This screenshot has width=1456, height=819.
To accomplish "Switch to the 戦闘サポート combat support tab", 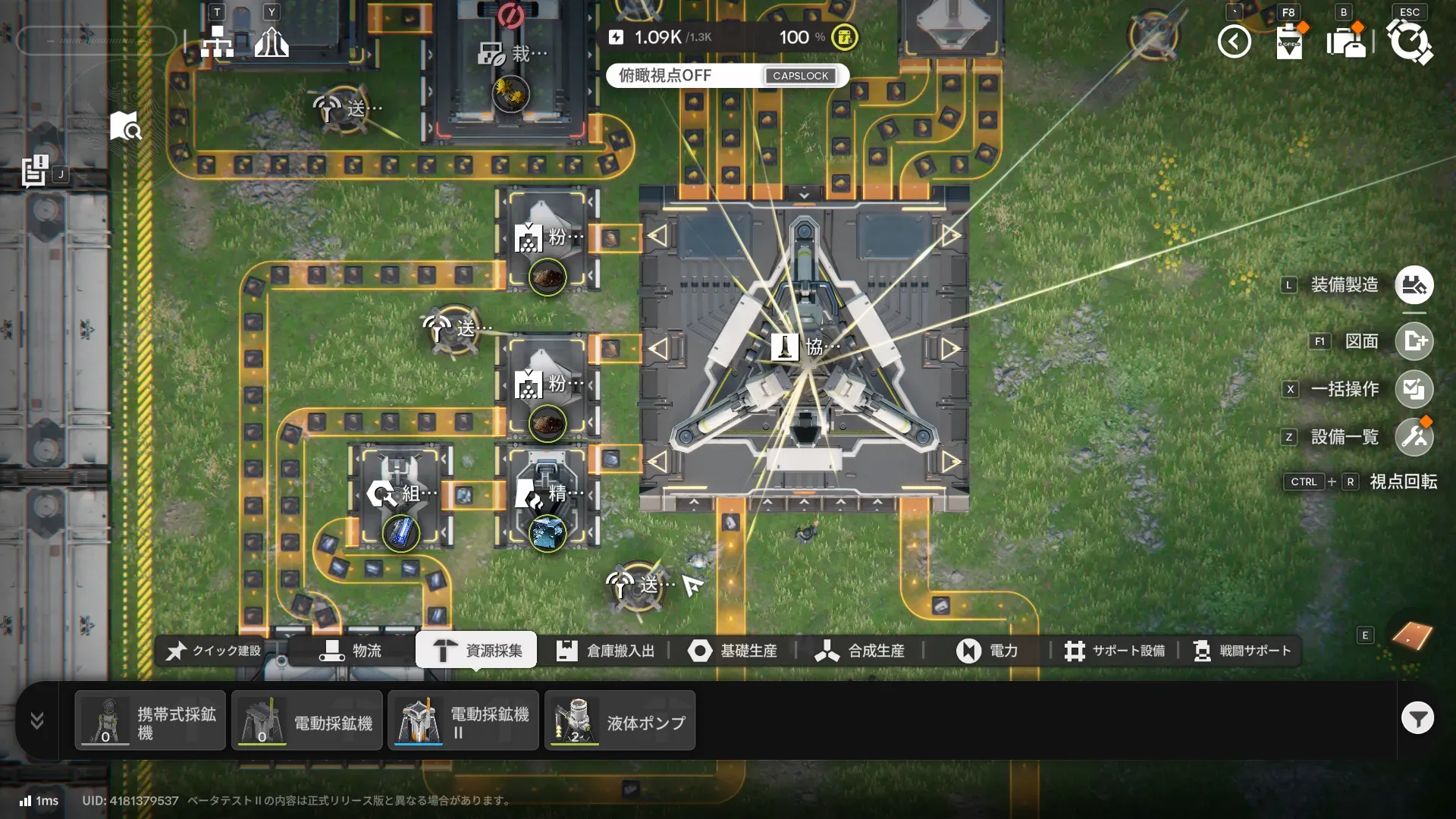I will pyautogui.click(x=1241, y=651).
